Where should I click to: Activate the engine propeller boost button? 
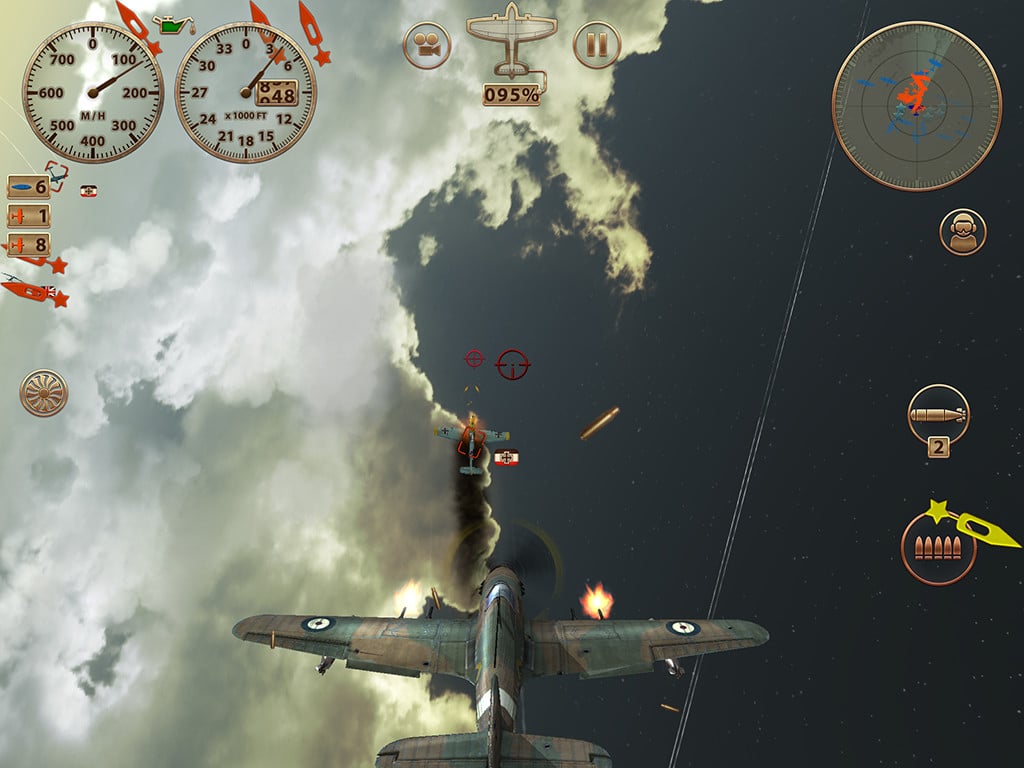44,393
